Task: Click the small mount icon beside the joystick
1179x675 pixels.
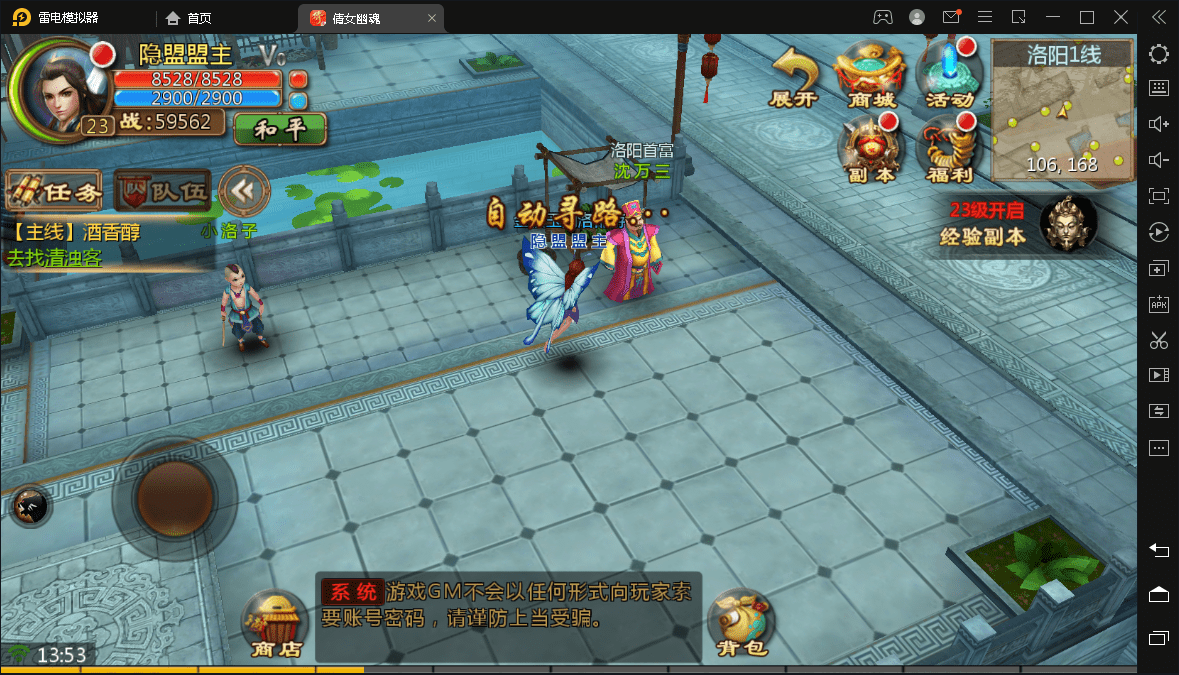Action: (30, 507)
